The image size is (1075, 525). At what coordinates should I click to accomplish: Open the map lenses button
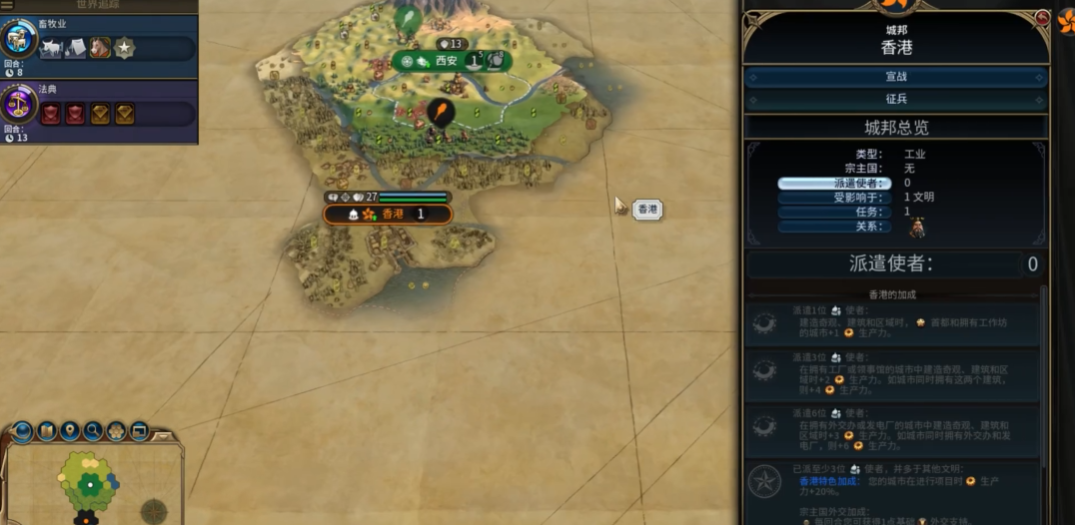tap(47, 432)
